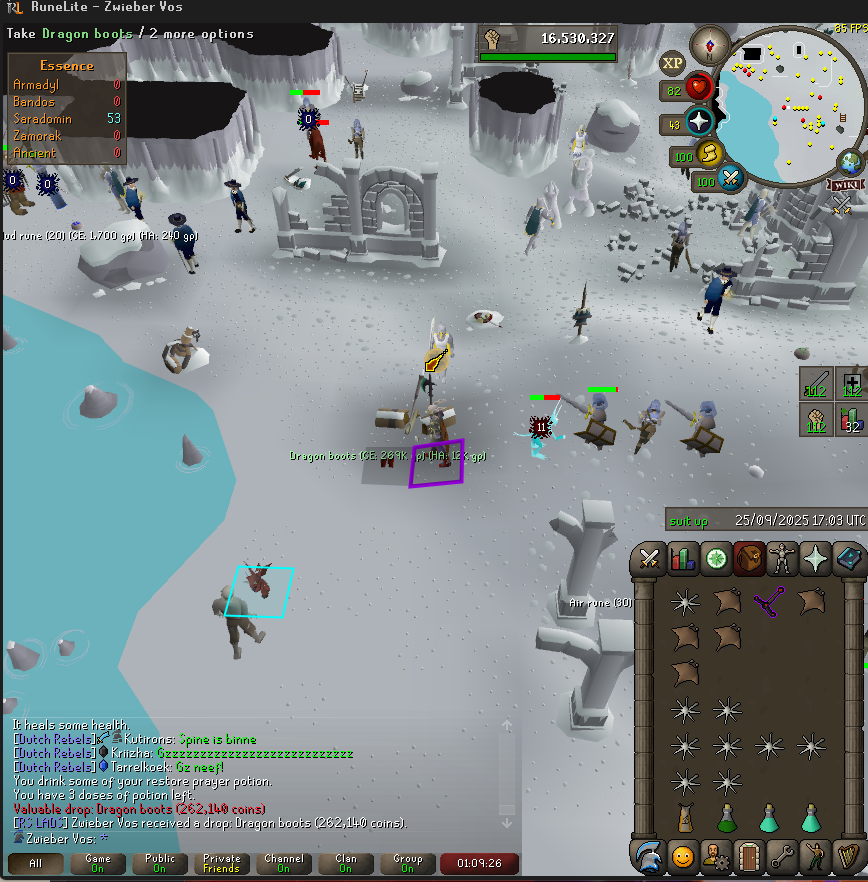Open the Combat Options tab

click(651, 558)
